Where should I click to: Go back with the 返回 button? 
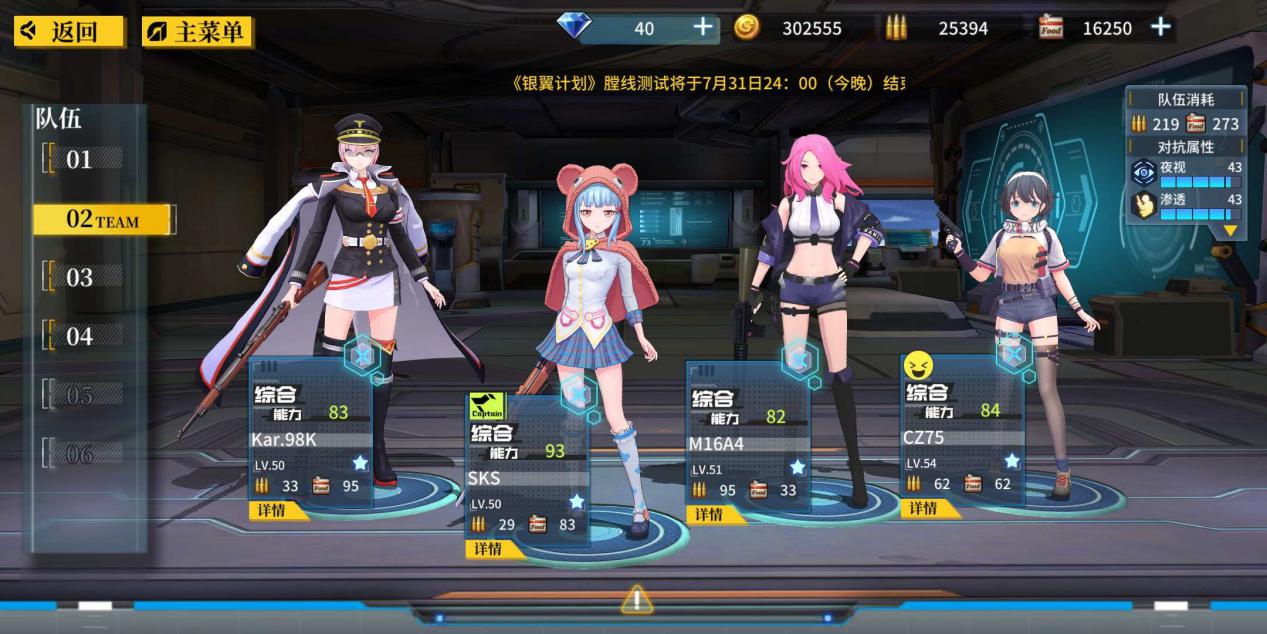click(x=69, y=31)
